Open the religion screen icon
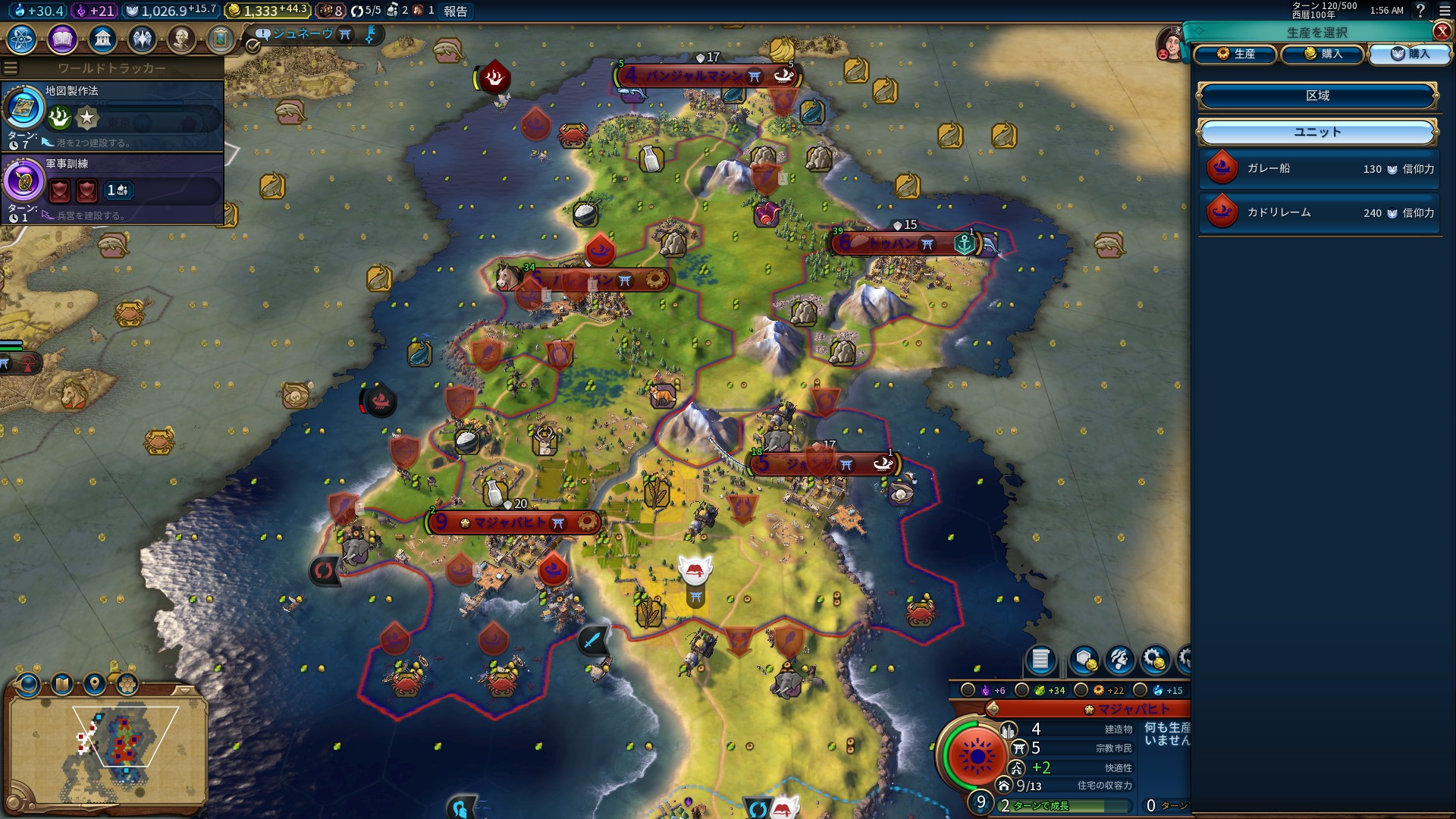 [x=142, y=39]
